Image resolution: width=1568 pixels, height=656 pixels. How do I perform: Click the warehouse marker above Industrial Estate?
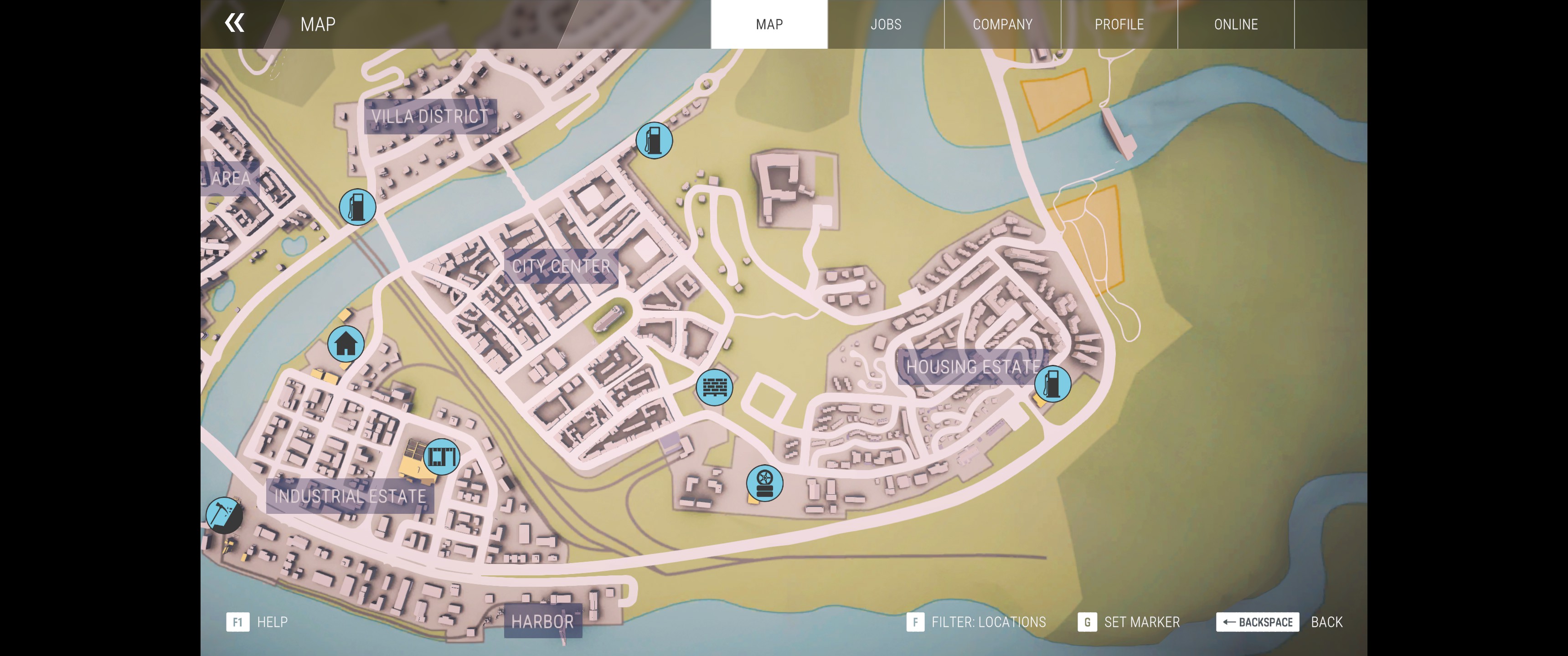[x=441, y=456]
